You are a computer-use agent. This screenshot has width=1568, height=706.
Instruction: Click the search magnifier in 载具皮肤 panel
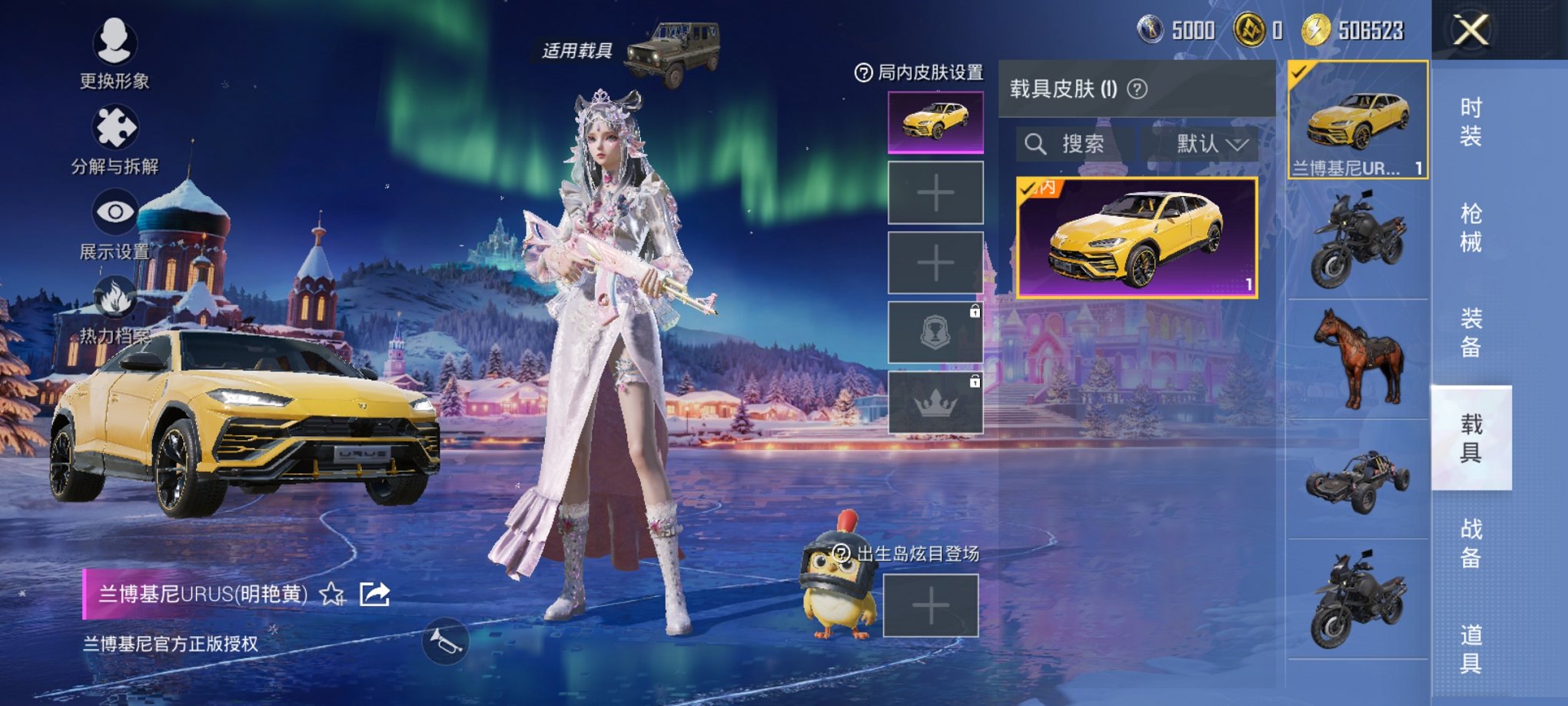pyautogui.click(x=1035, y=145)
